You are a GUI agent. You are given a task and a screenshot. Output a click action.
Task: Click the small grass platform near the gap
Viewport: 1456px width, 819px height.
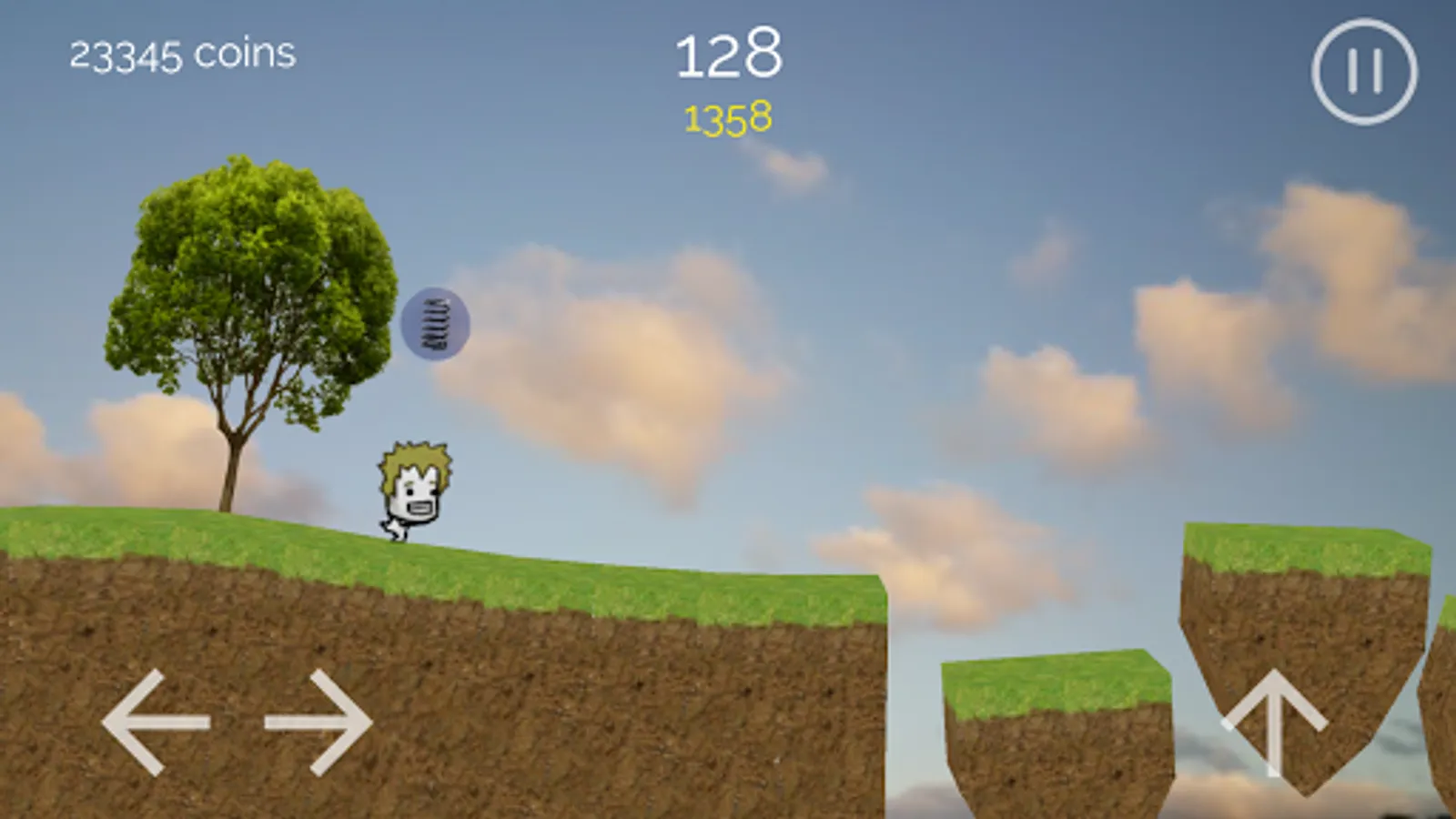coord(1056,719)
